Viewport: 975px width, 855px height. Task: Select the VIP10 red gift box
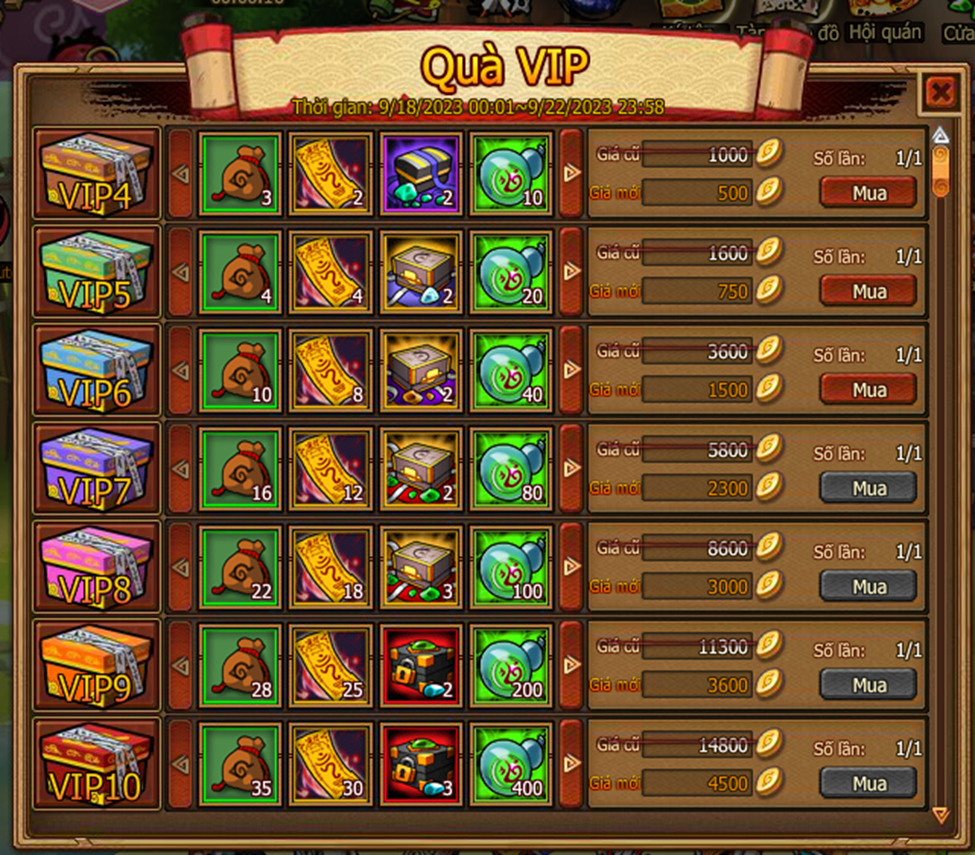(96, 763)
